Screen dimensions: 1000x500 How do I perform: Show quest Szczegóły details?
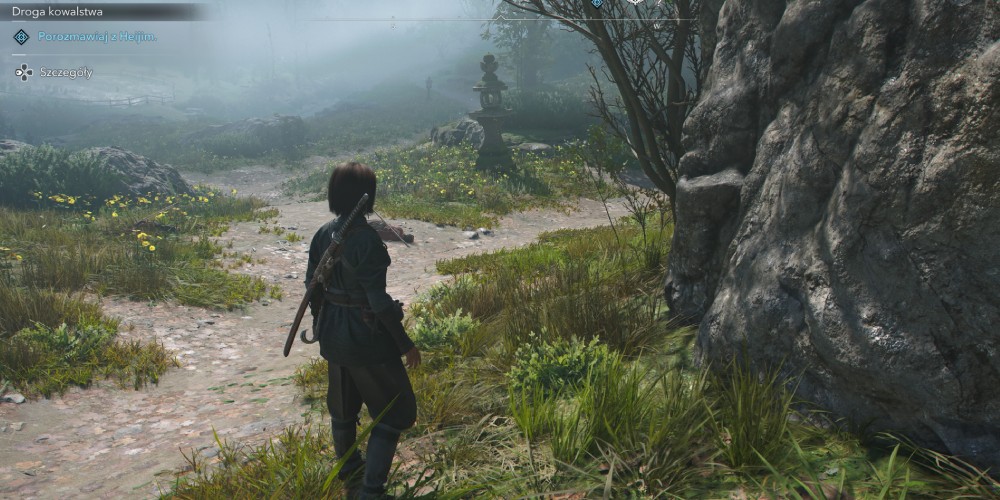(x=66, y=72)
